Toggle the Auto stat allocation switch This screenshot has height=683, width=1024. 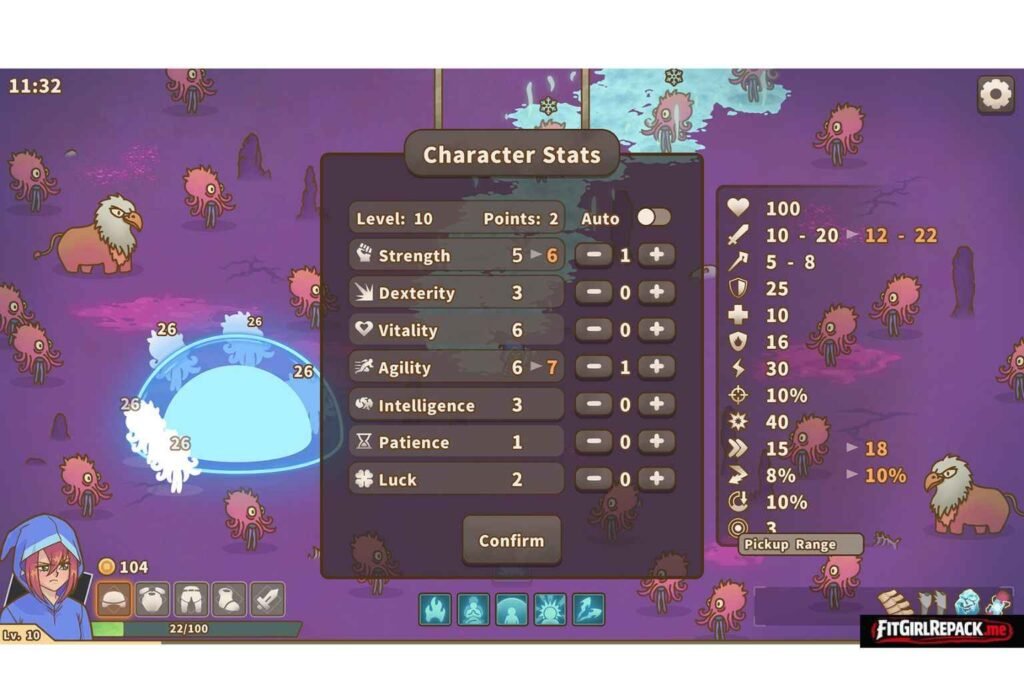tap(654, 217)
